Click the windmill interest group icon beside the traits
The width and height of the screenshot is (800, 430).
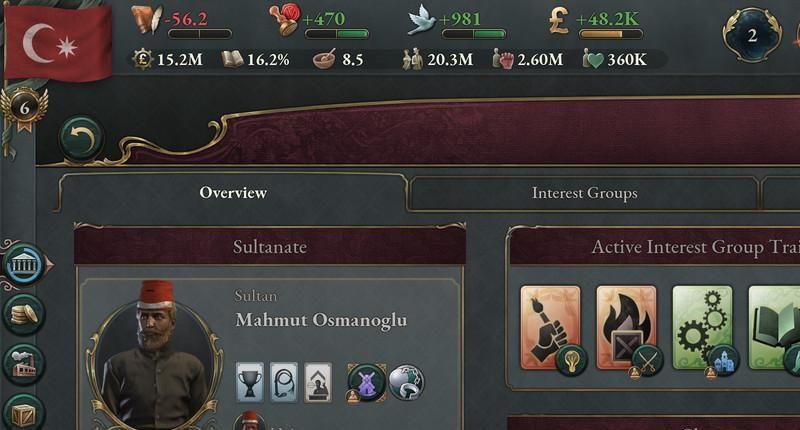(365, 381)
